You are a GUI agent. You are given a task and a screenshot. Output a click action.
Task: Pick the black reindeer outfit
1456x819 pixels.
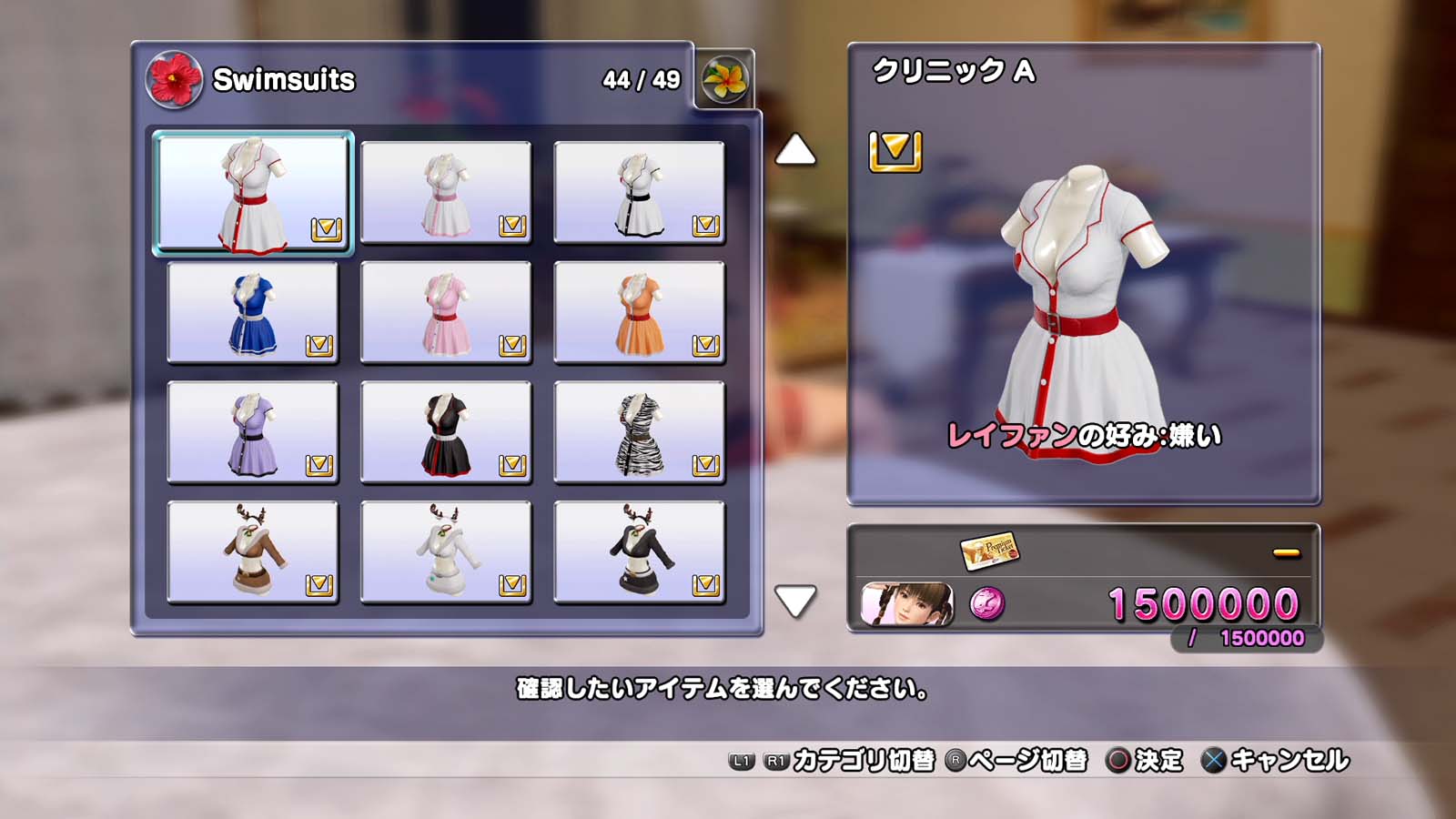(639, 552)
